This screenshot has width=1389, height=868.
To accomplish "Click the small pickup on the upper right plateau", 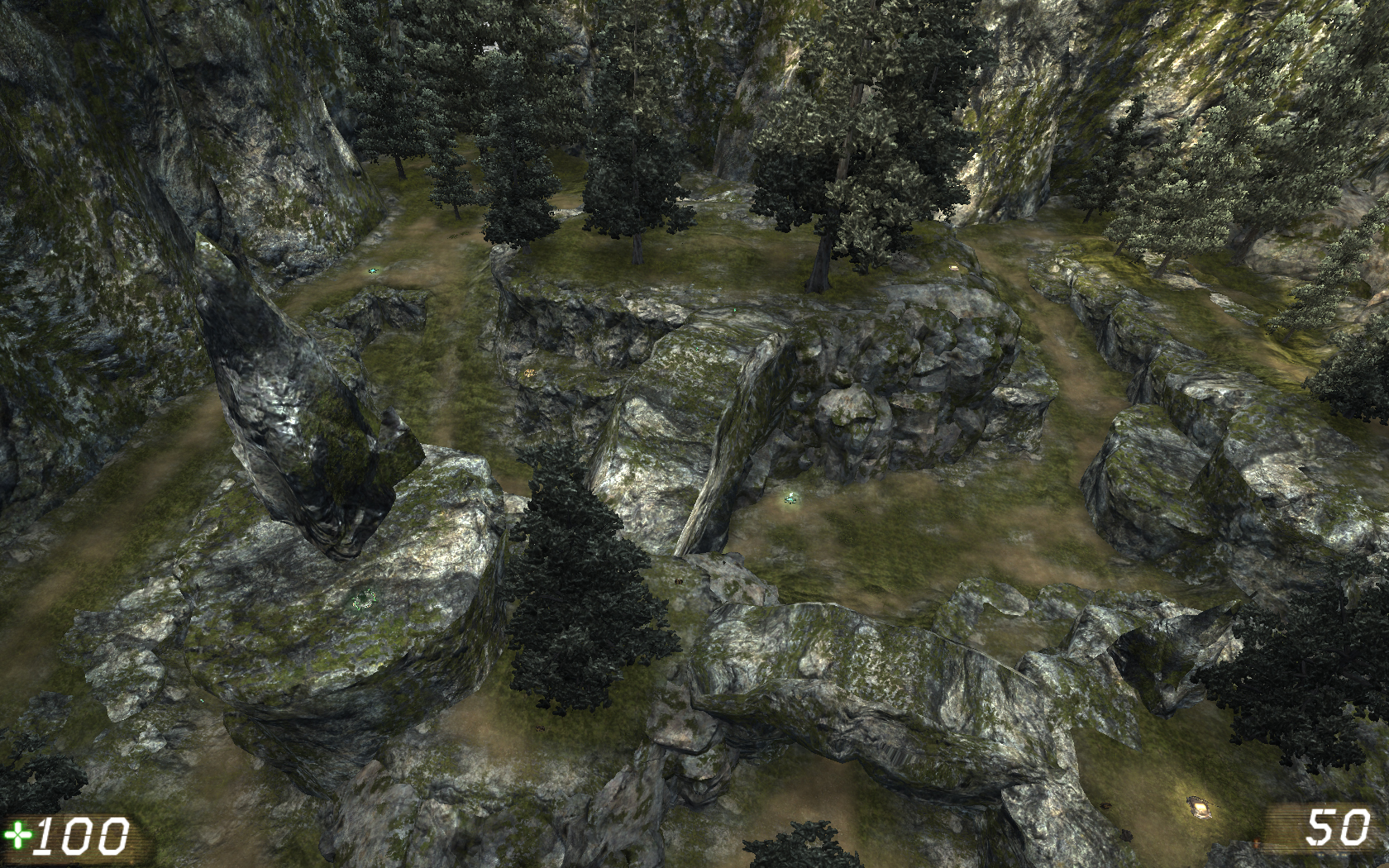I will [x=954, y=267].
